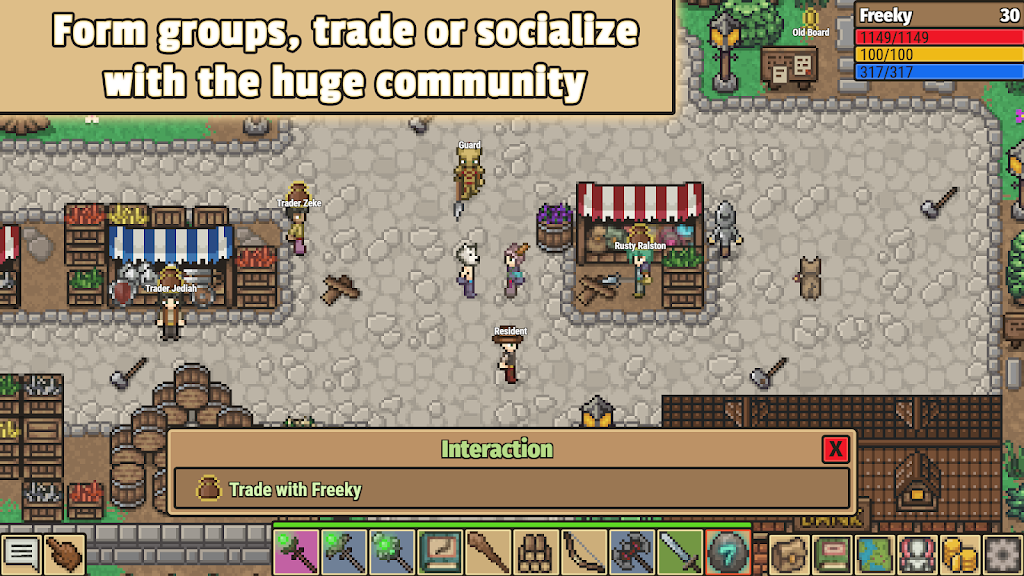Image resolution: width=1024 pixels, height=576 pixels.
Task: Close the Interaction panel
Action: (836, 449)
